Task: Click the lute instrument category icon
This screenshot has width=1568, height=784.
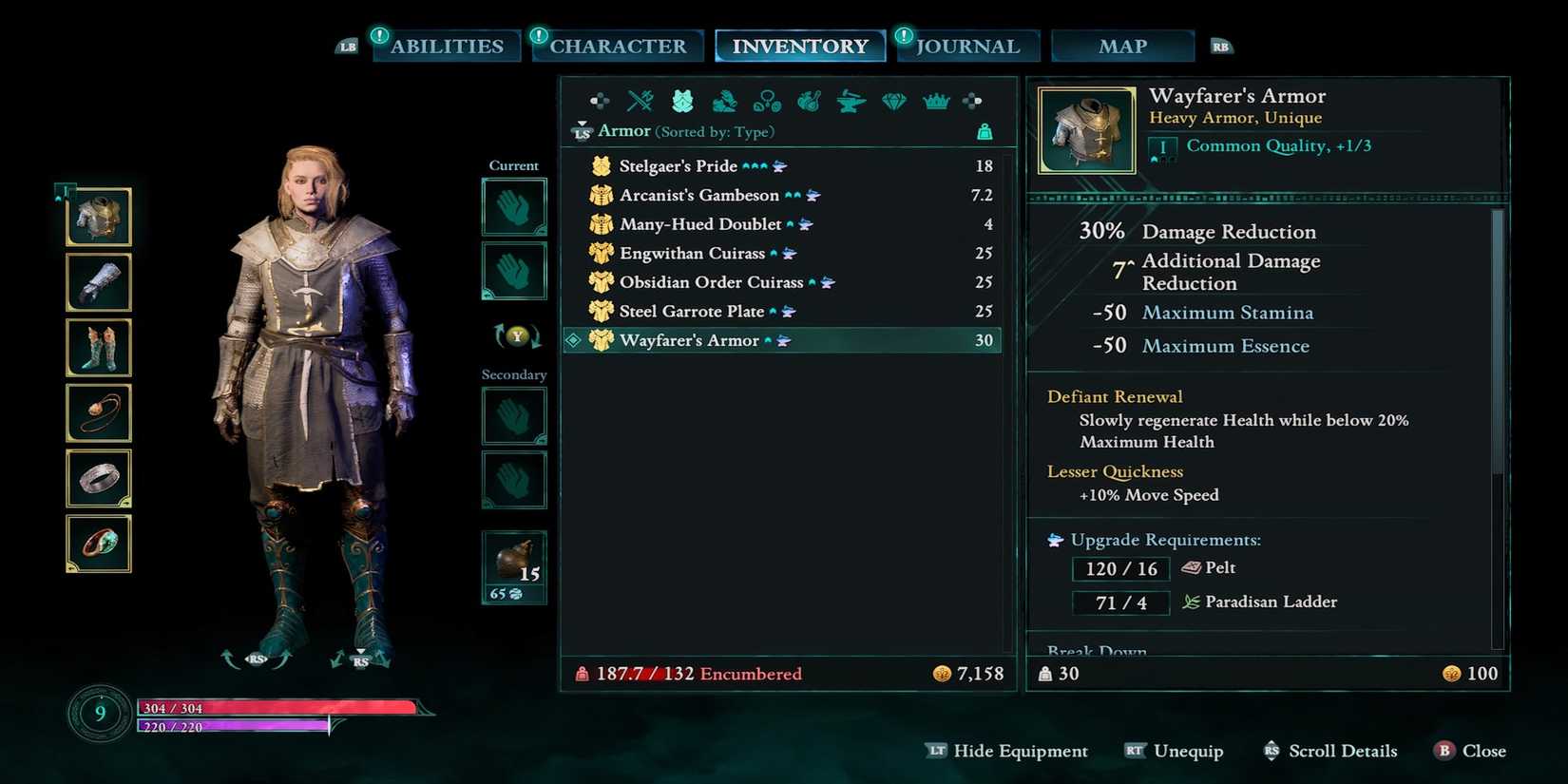Action: [809, 100]
